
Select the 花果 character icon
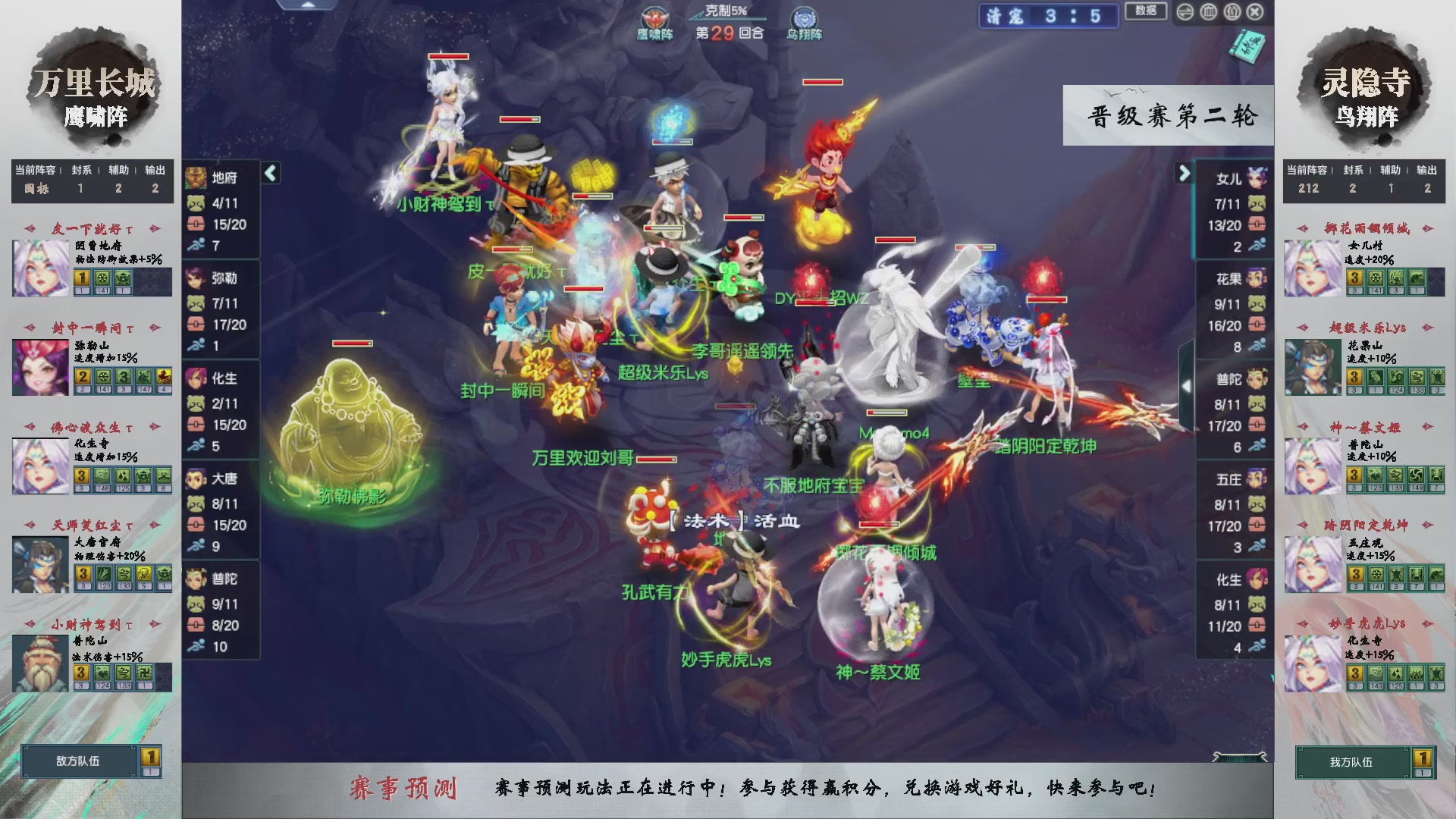tap(1255, 276)
